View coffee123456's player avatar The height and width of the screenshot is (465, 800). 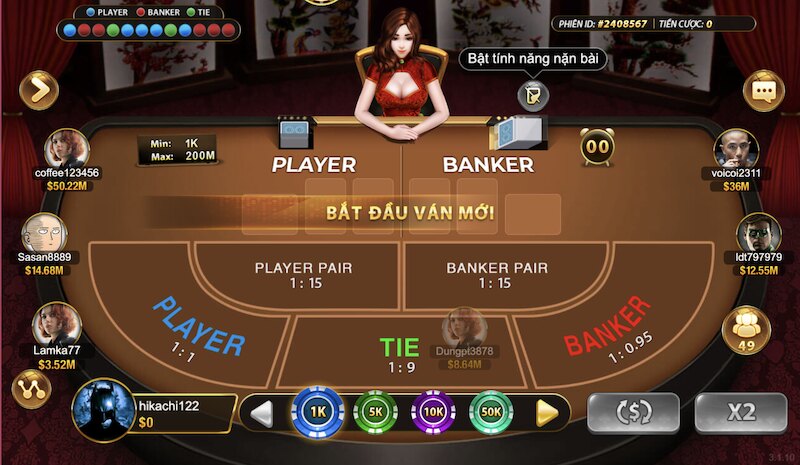[67, 148]
